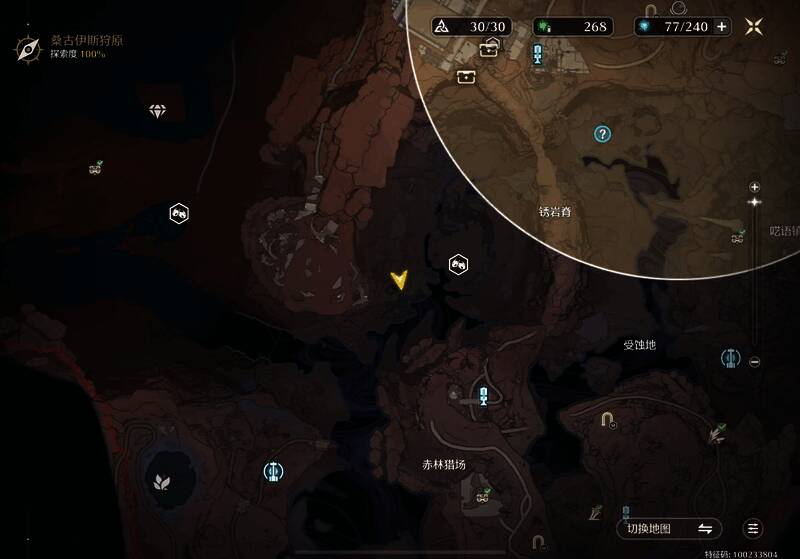Open the map marker list menu

(754, 529)
